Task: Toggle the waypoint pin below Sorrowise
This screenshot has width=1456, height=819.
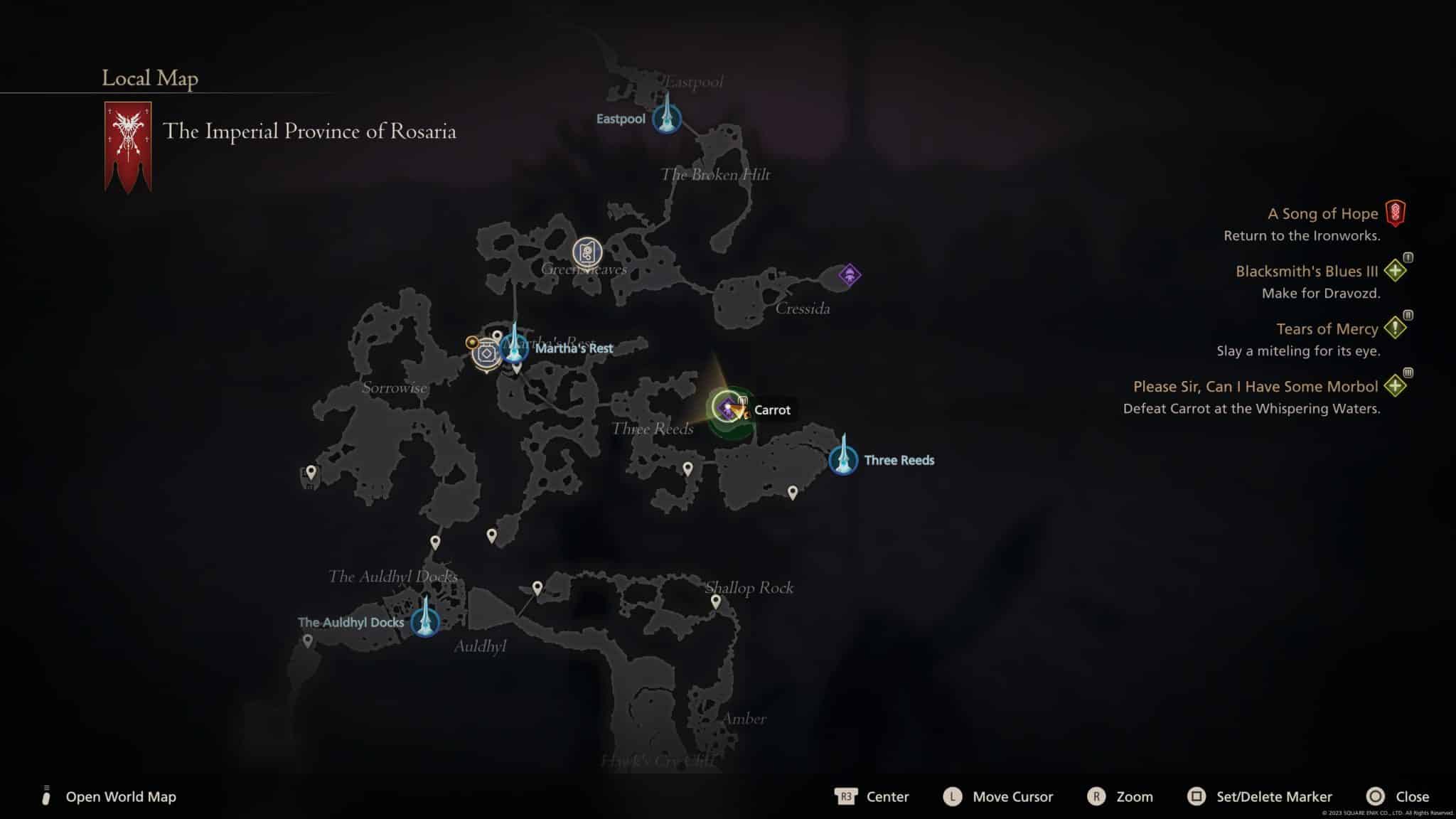Action: click(x=435, y=542)
